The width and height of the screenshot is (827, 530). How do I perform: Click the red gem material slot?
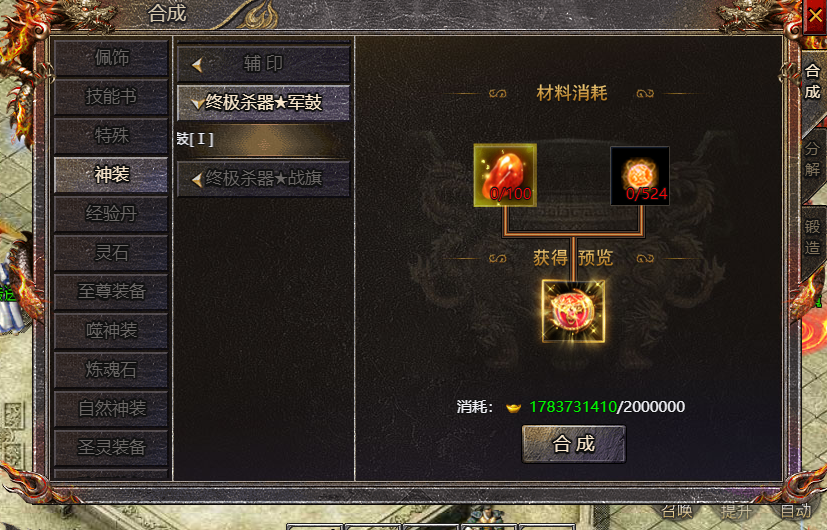(505, 175)
